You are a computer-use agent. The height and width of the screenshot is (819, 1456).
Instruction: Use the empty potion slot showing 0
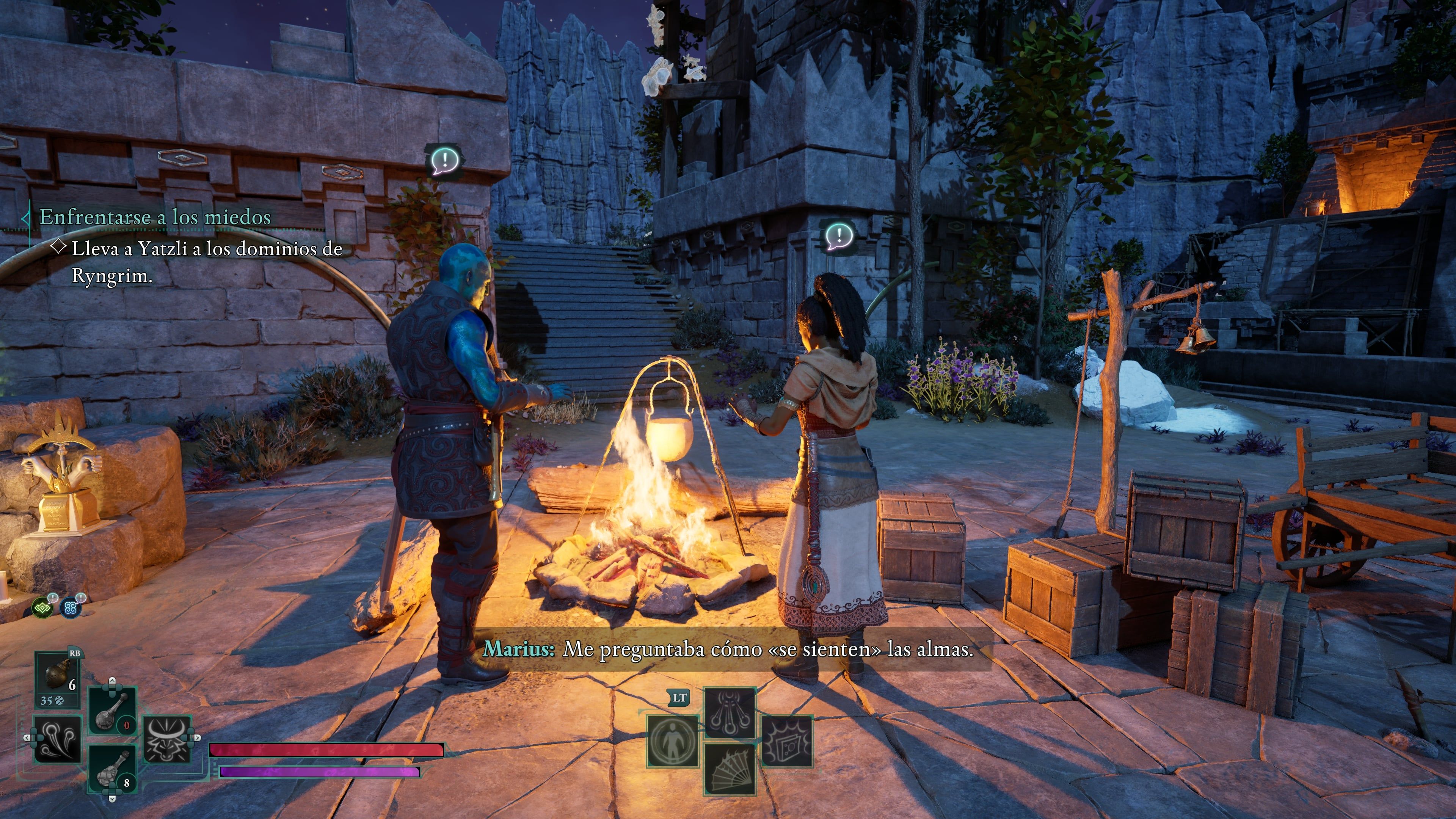point(111,711)
